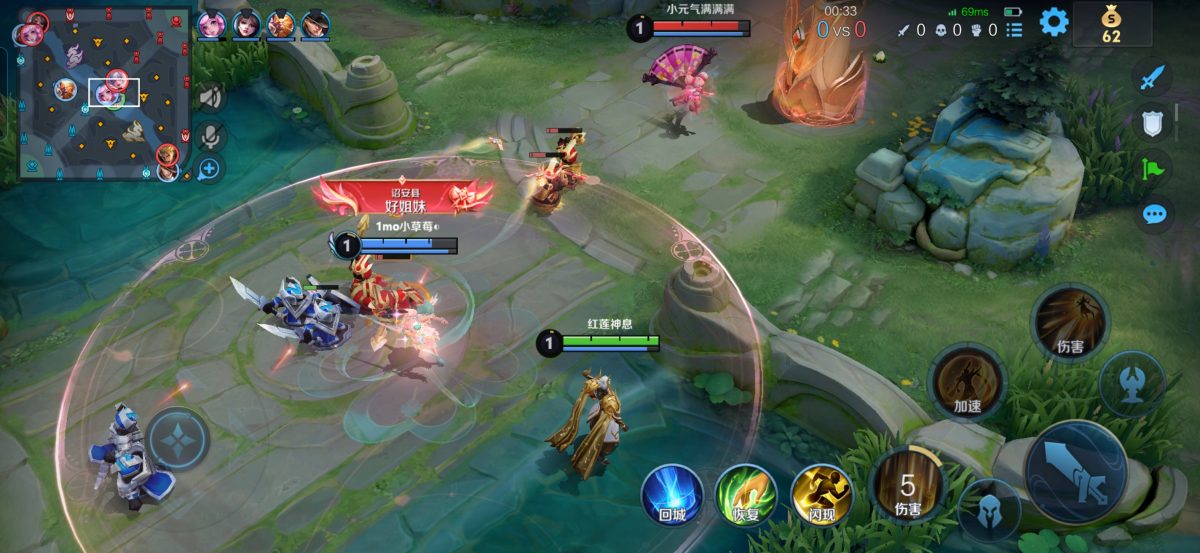This screenshot has width=1200, height=553.
Task: Tap the tower-target attack button
Action: (x=1132, y=385)
